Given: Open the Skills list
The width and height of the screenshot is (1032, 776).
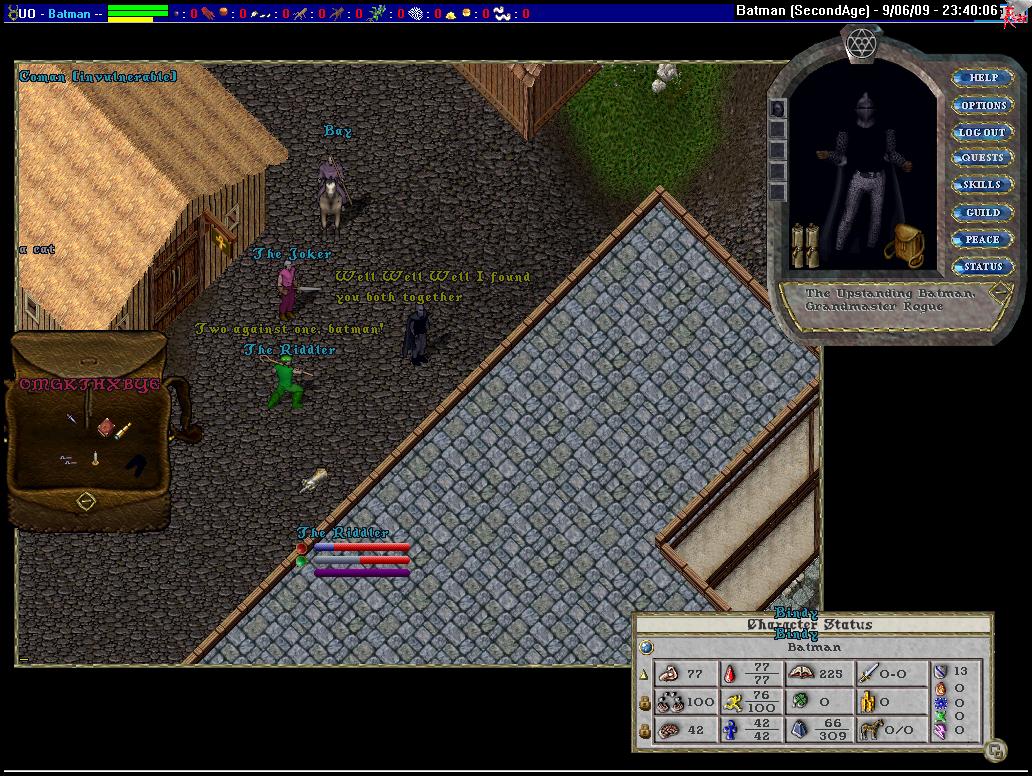Looking at the screenshot, I should click(983, 185).
